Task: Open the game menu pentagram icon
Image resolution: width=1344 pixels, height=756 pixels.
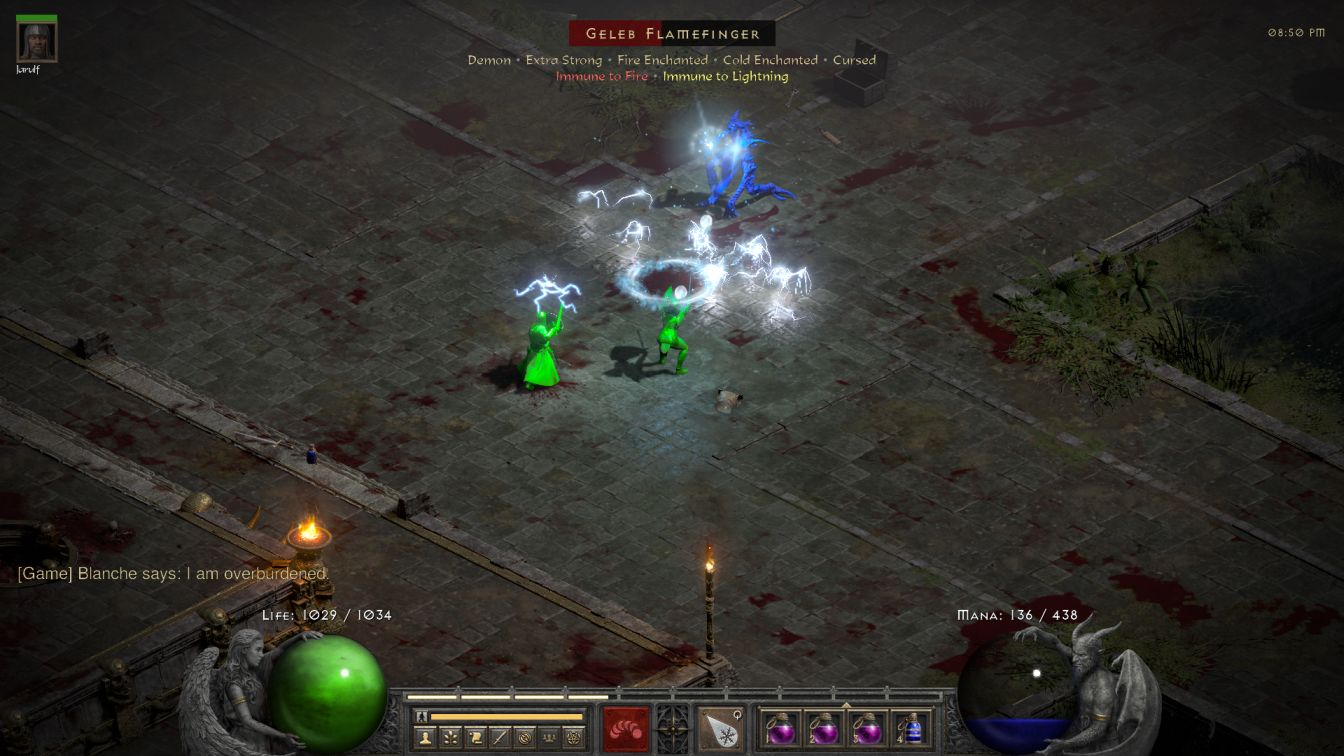Action: click(574, 738)
